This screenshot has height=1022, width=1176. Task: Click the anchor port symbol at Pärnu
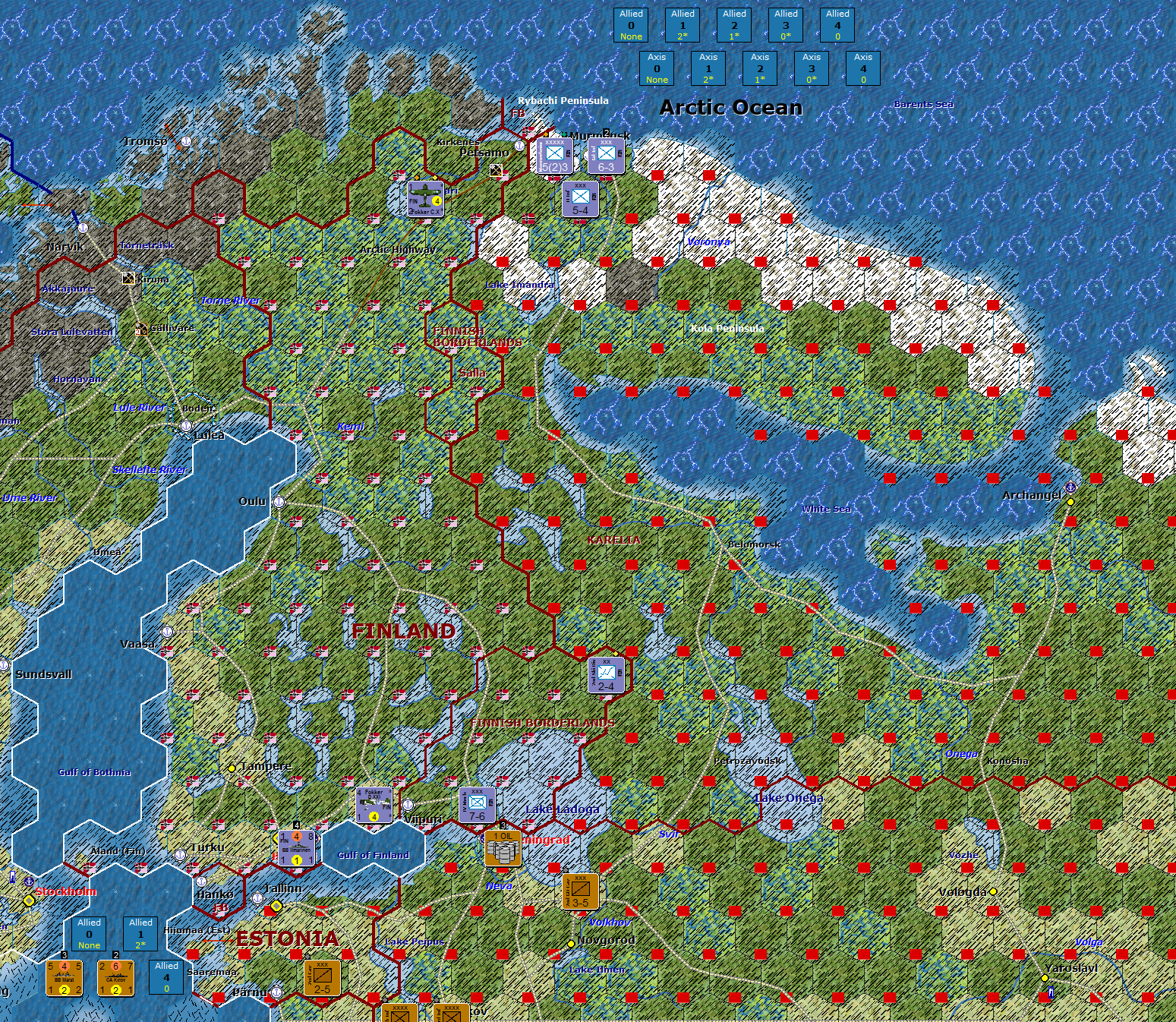pos(276,992)
